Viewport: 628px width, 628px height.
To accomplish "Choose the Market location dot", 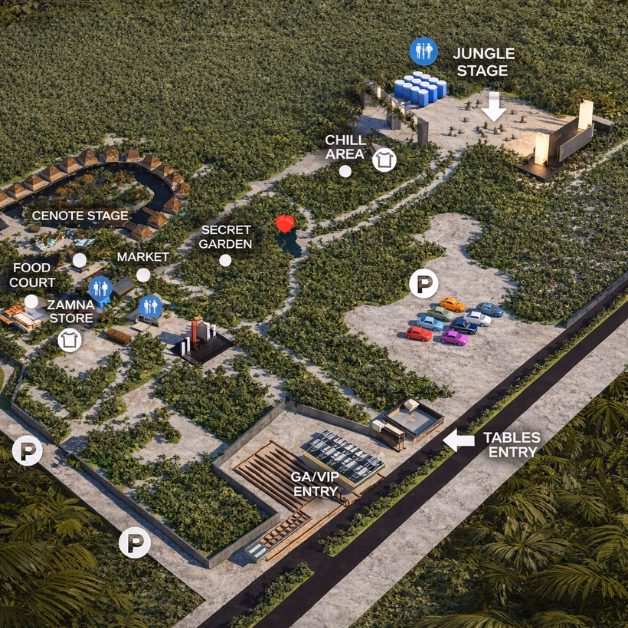I will (143, 275).
